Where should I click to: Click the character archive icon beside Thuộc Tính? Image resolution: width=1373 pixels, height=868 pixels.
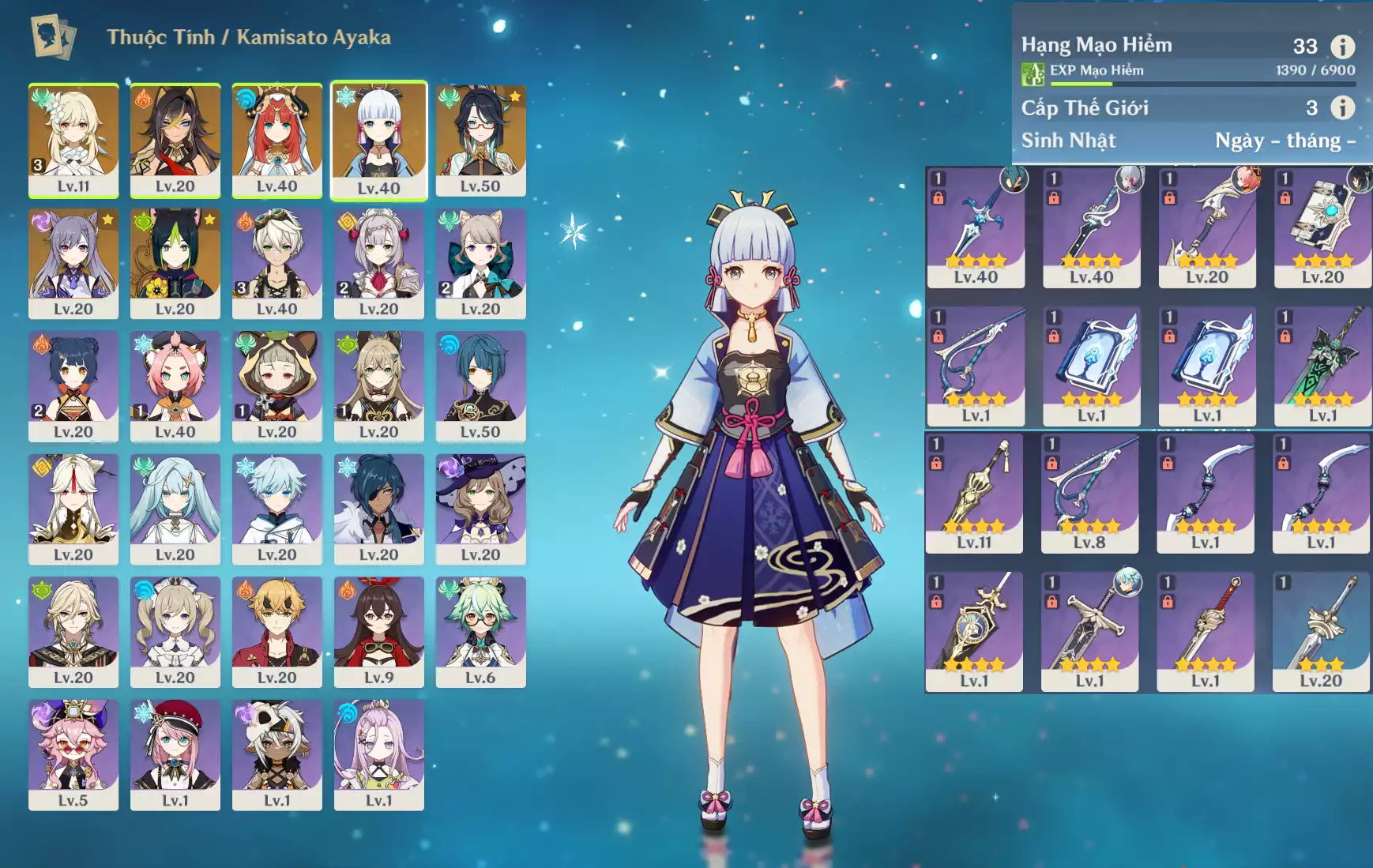(x=53, y=37)
